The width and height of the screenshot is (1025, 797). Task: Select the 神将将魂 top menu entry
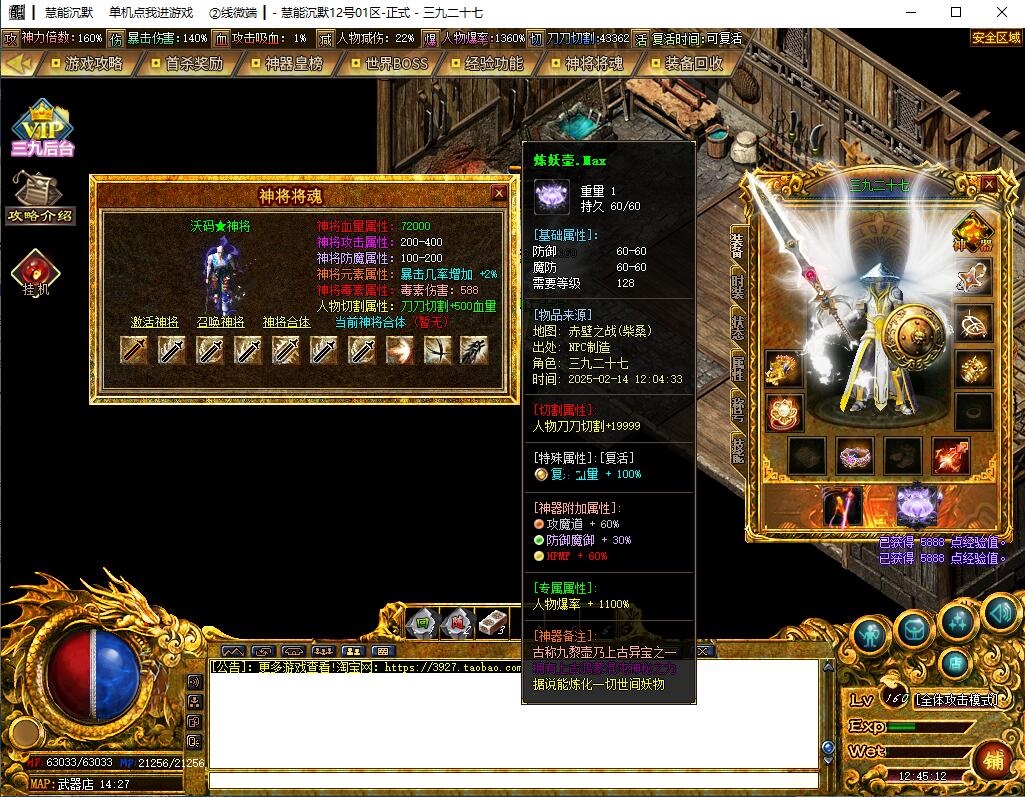pos(593,63)
